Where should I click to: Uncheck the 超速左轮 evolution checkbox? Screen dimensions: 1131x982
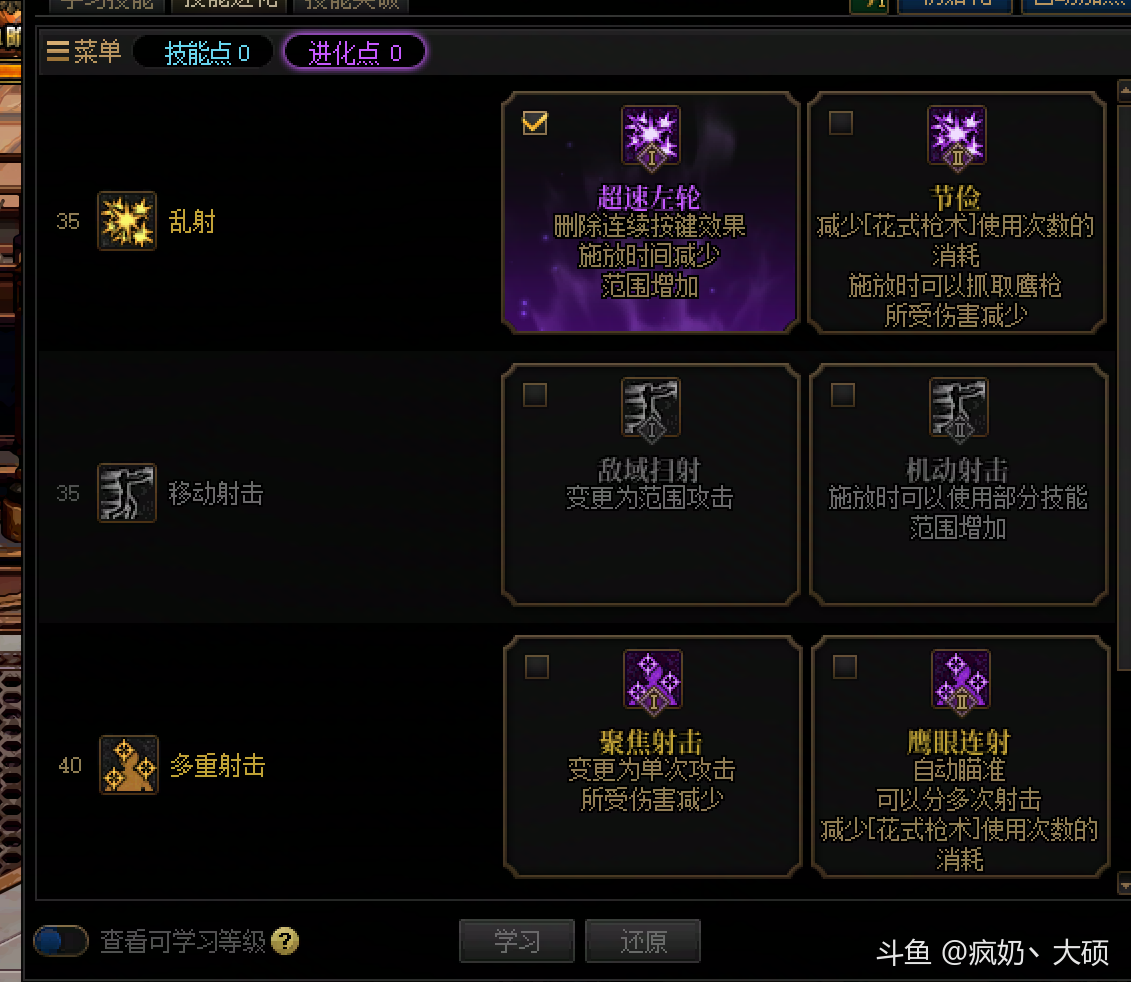[x=535, y=123]
